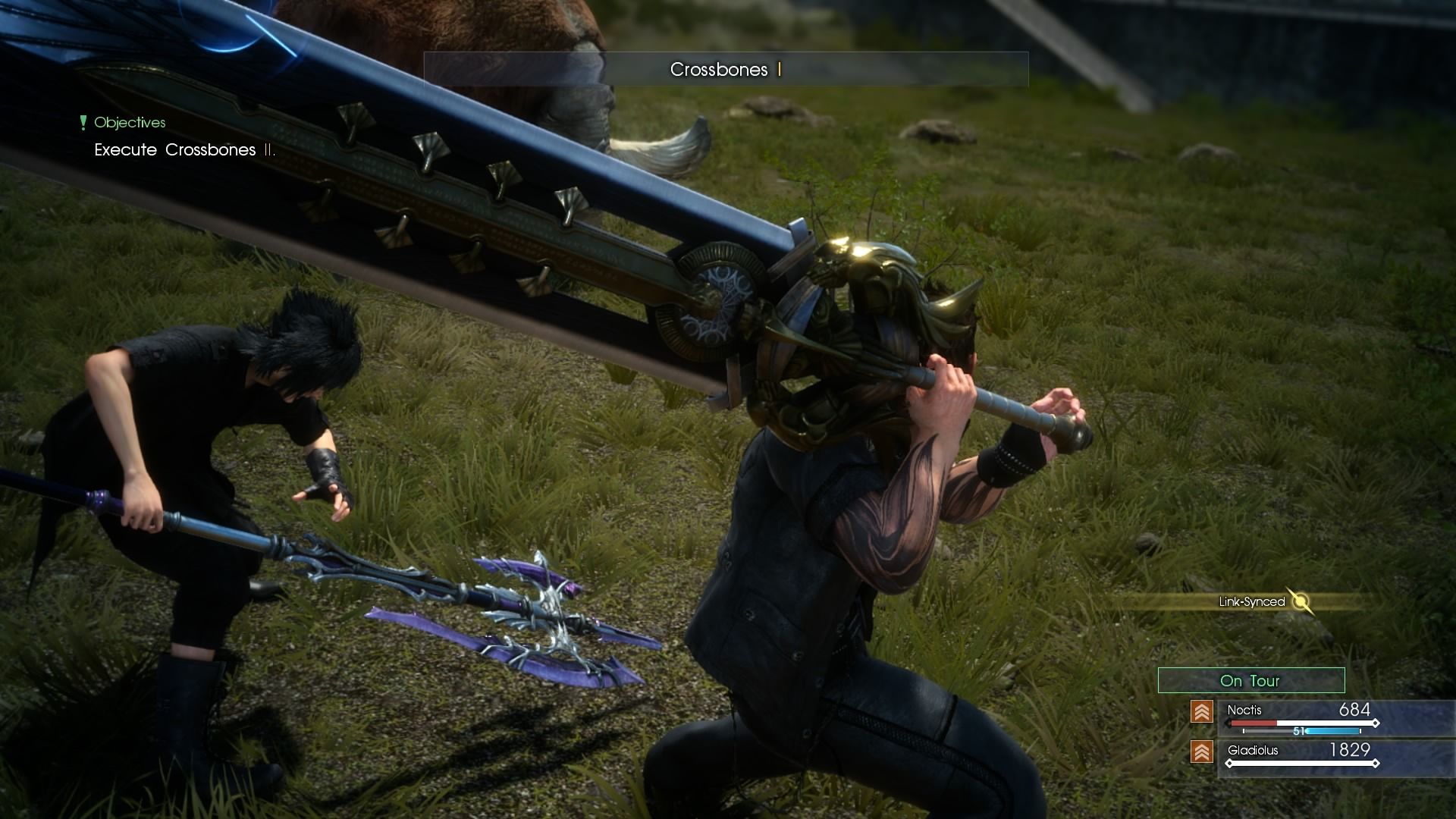Click the diamond endpoint on Gladiolus's health bar
This screenshot has height=819, width=1456.
coord(1376,763)
